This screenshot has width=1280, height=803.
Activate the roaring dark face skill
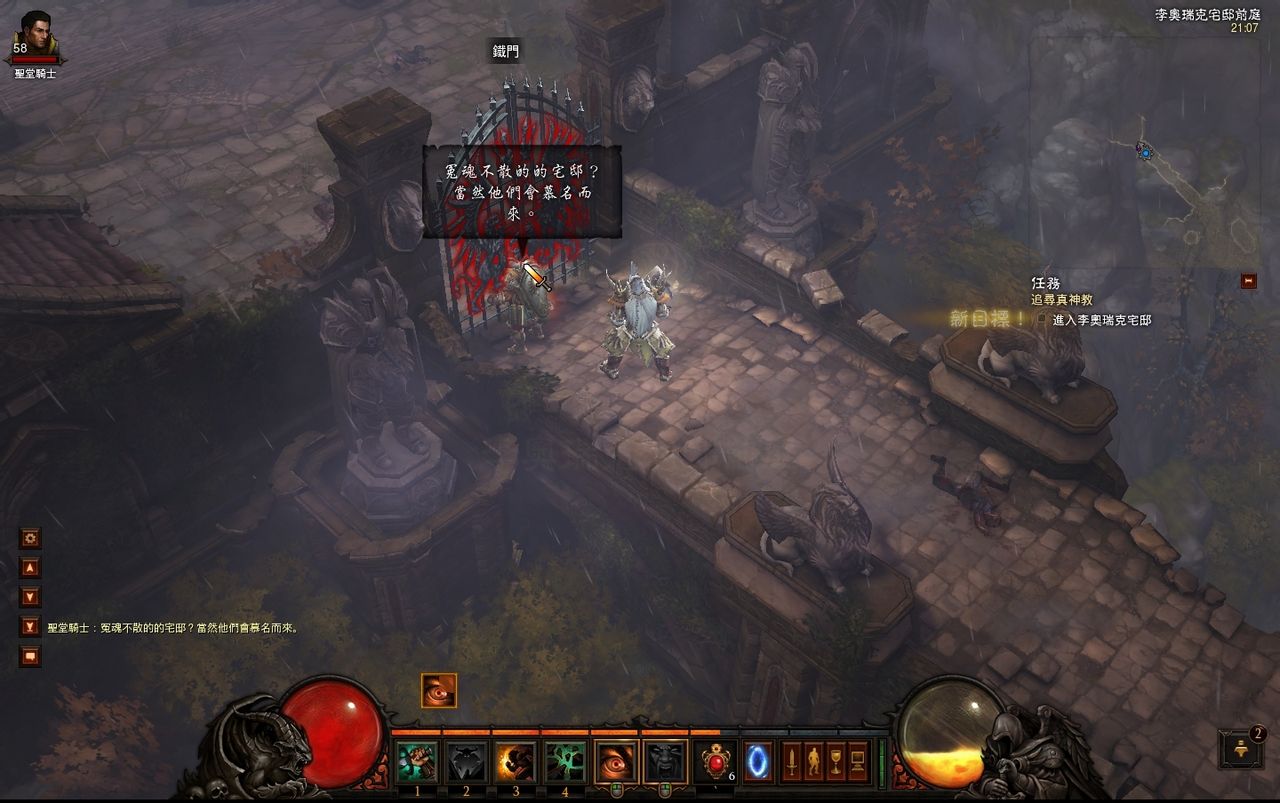coord(666,762)
